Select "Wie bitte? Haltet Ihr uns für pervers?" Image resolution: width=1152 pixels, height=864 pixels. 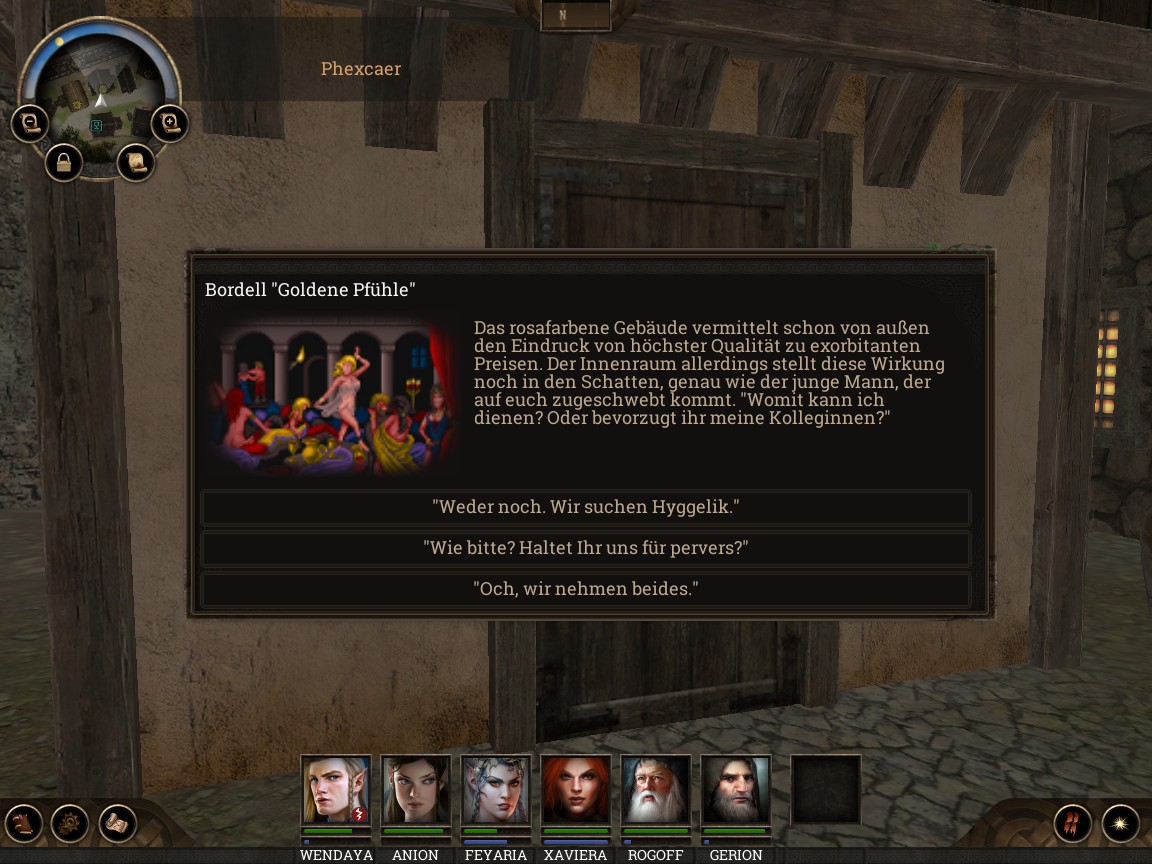tap(585, 548)
